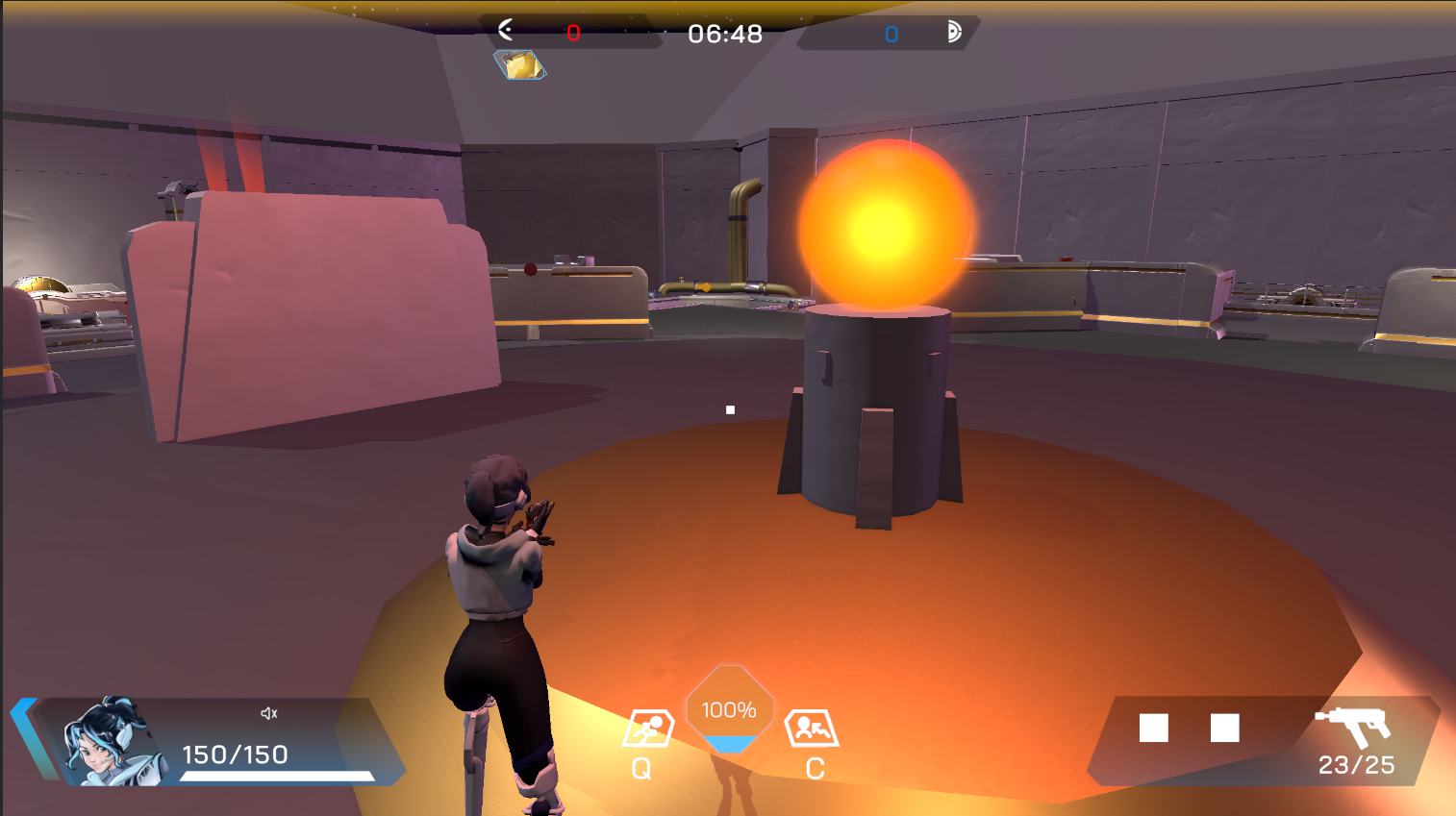Screen dimensions: 1456x816
Task: Select the red team emblem
Action: pos(506,31)
